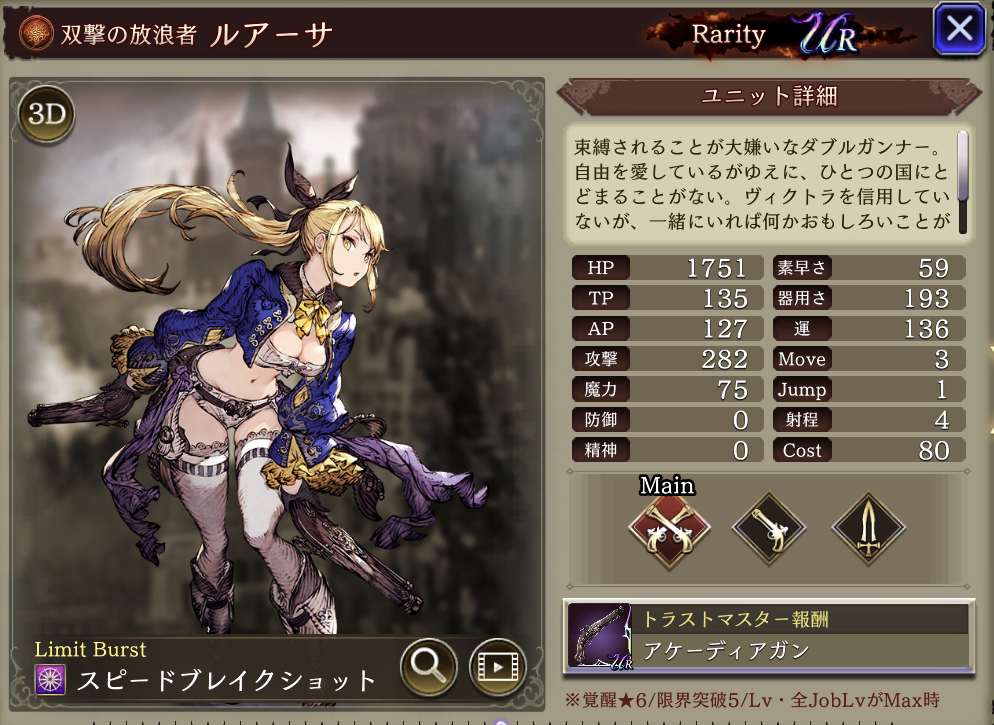
Task: Select the Main dual pistols job icon
Action: tap(668, 530)
